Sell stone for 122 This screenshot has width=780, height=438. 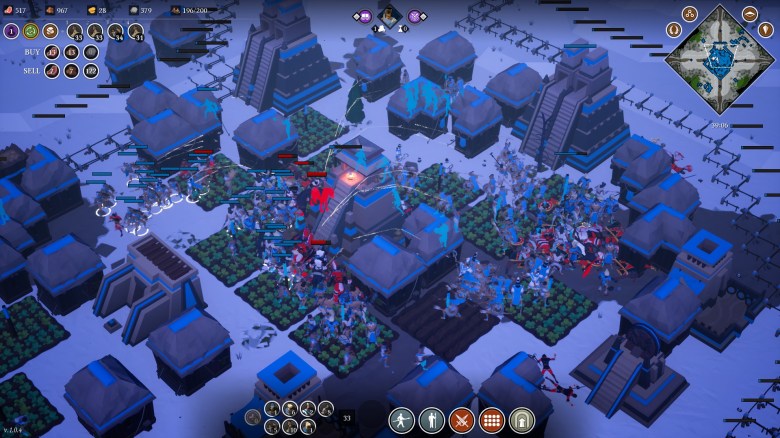pyautogui.click(x=91, y=70)
